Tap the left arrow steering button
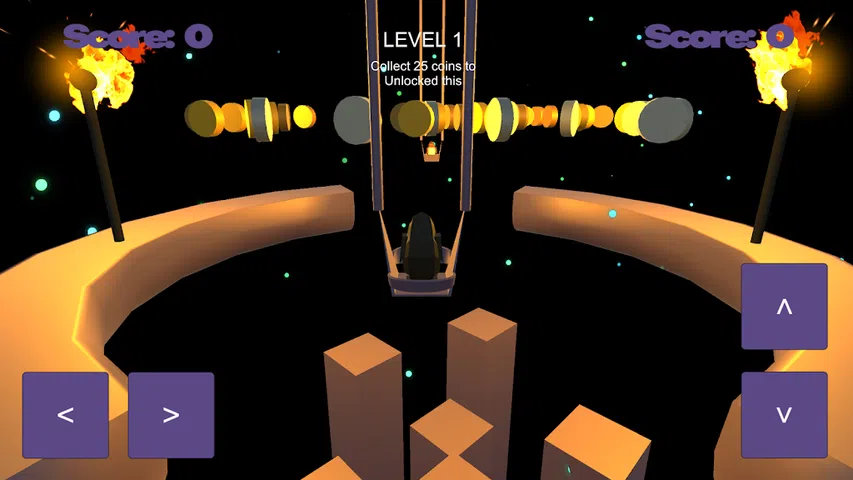This screenshot has height=480, width=853. click(65, 415)
